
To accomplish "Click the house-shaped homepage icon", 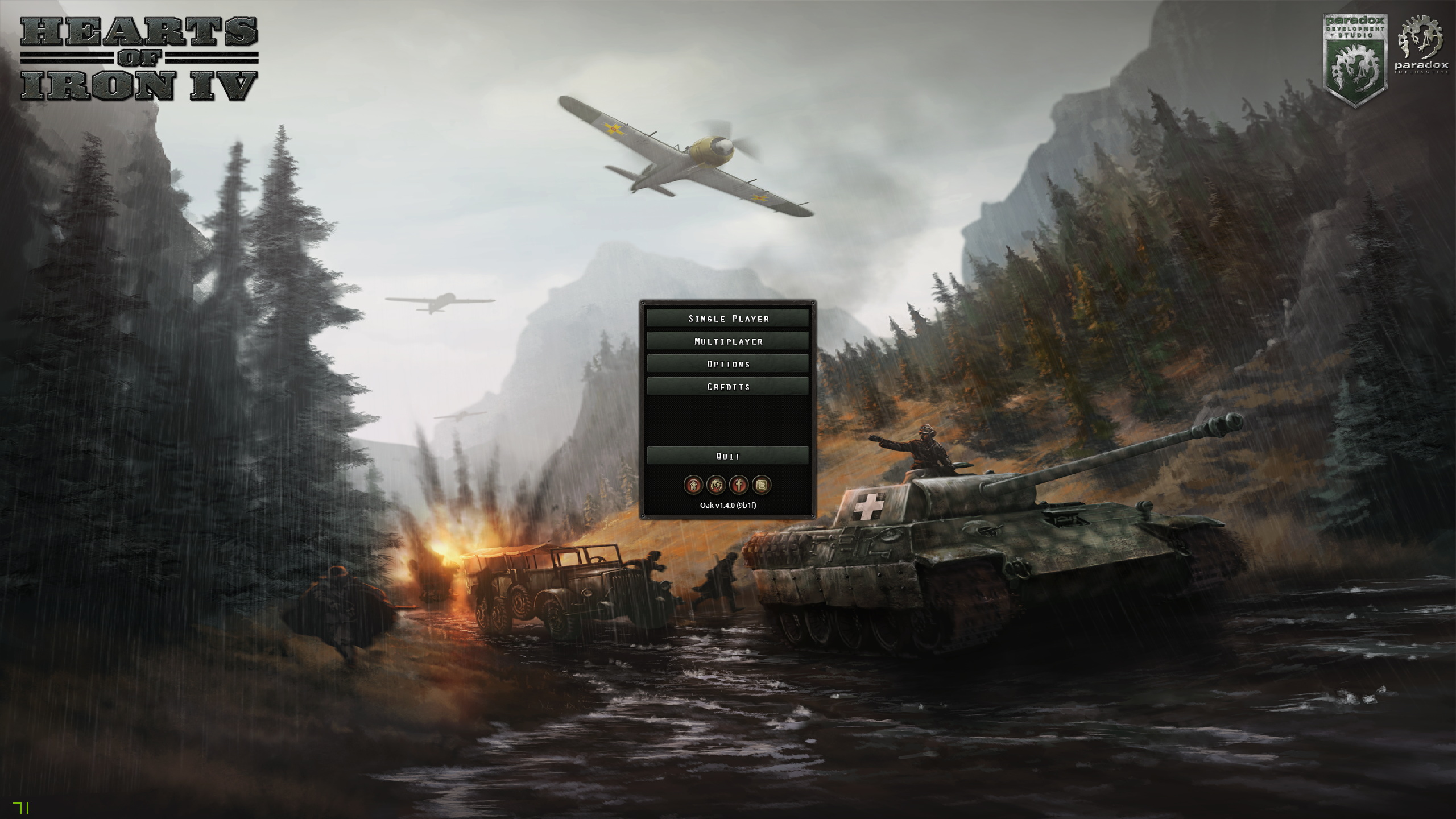I will (693, 485).
